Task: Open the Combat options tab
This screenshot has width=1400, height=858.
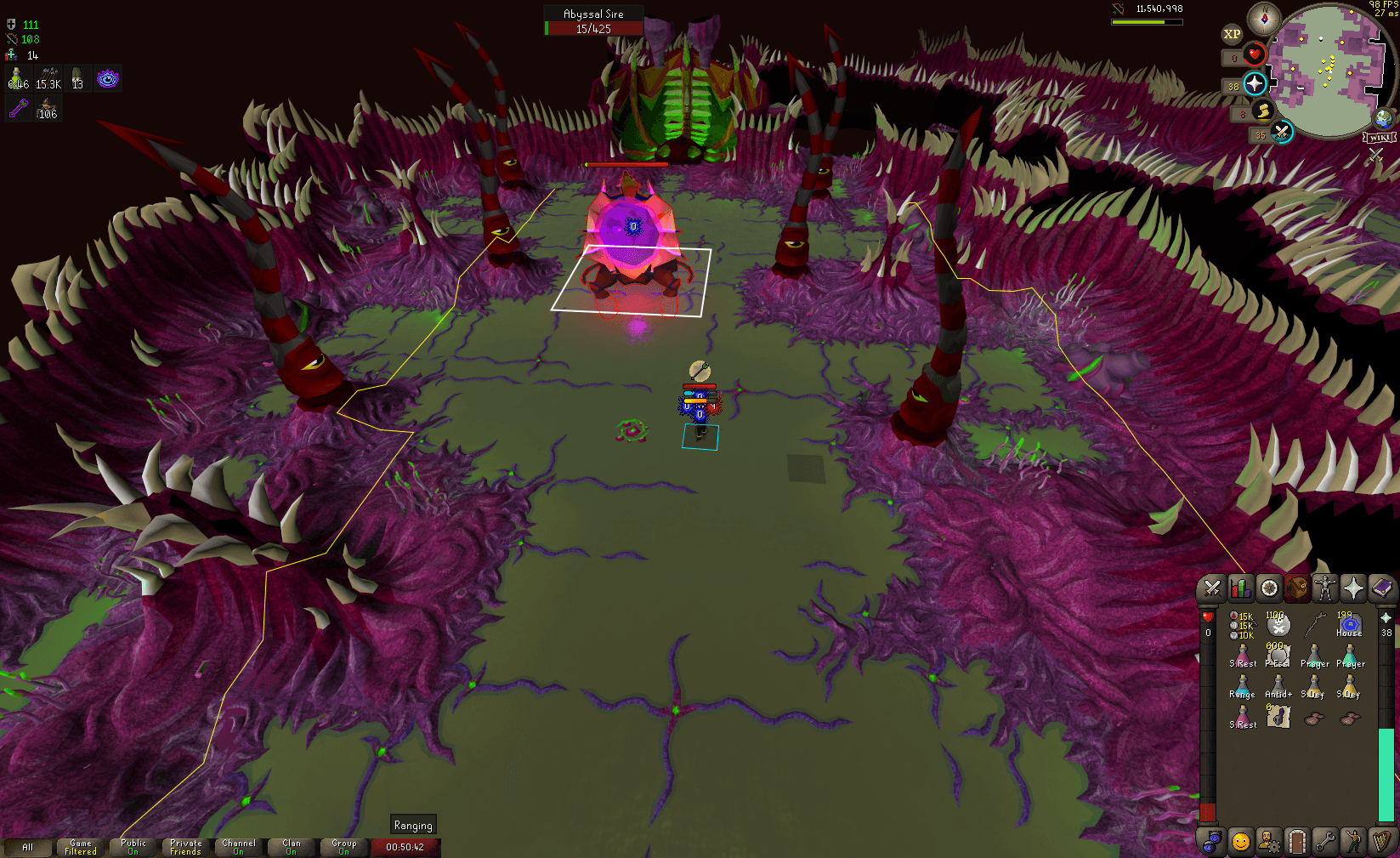Action: 1211,588
